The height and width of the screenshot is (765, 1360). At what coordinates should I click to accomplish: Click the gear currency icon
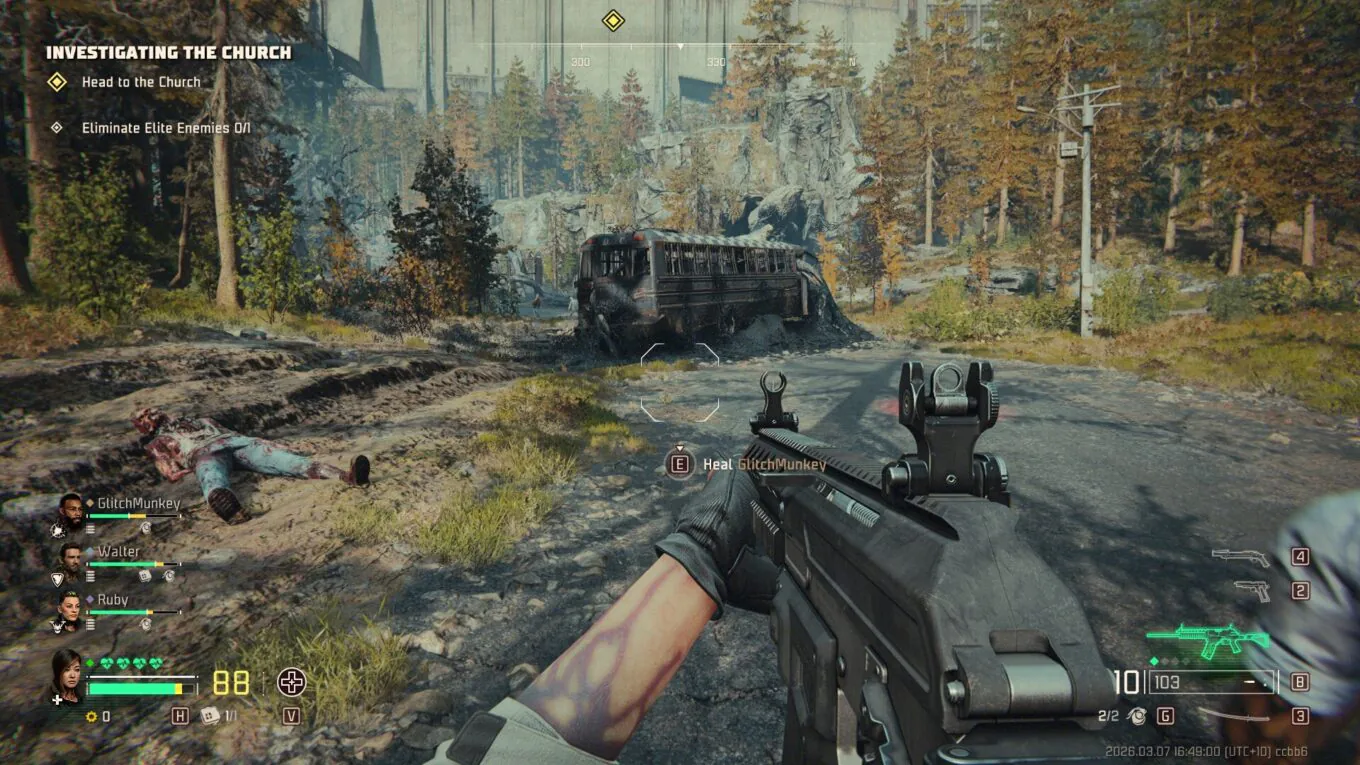tap(91, 716)
